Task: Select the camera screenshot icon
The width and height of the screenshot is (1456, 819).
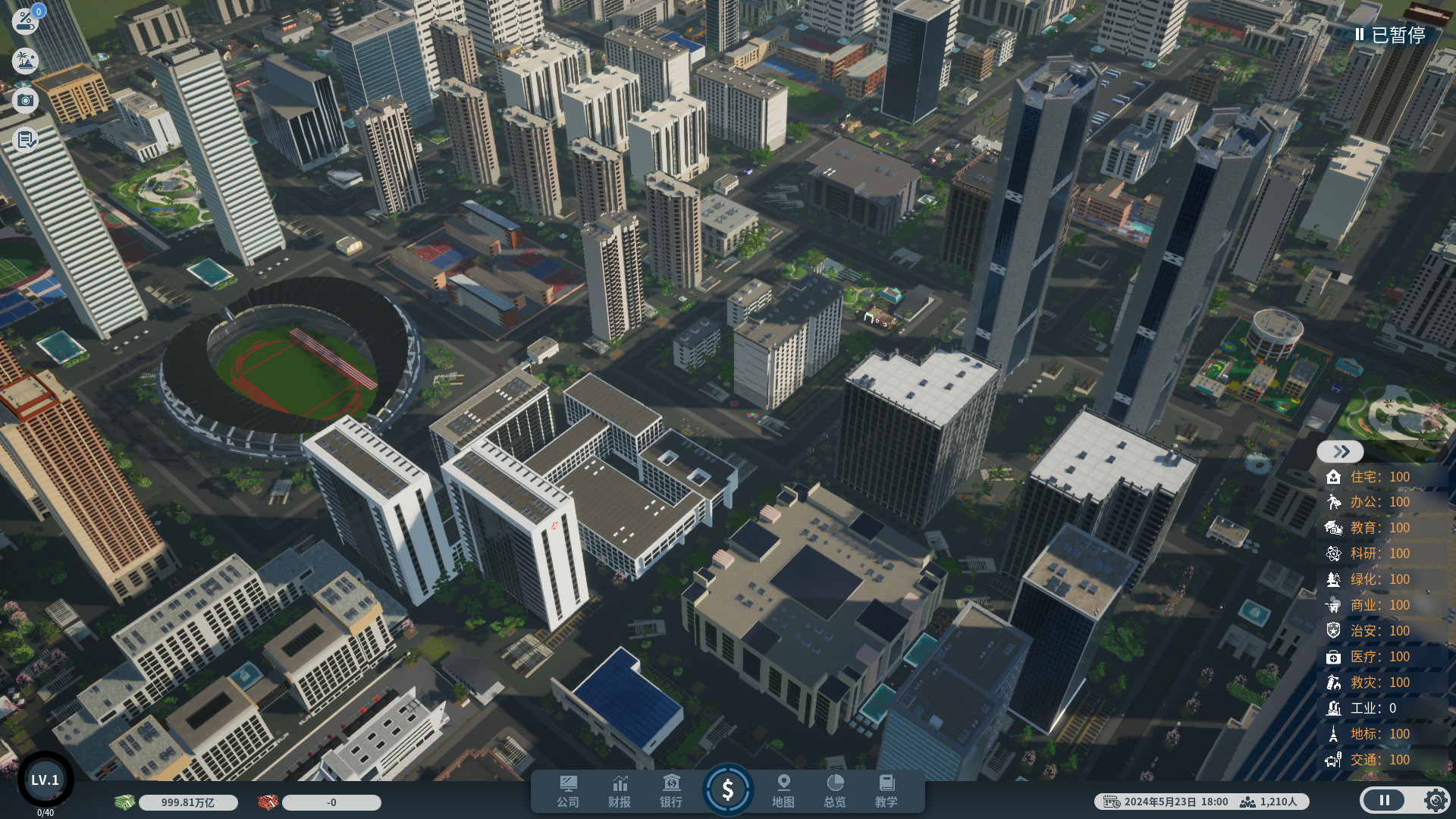Action: tap(25, 101)
